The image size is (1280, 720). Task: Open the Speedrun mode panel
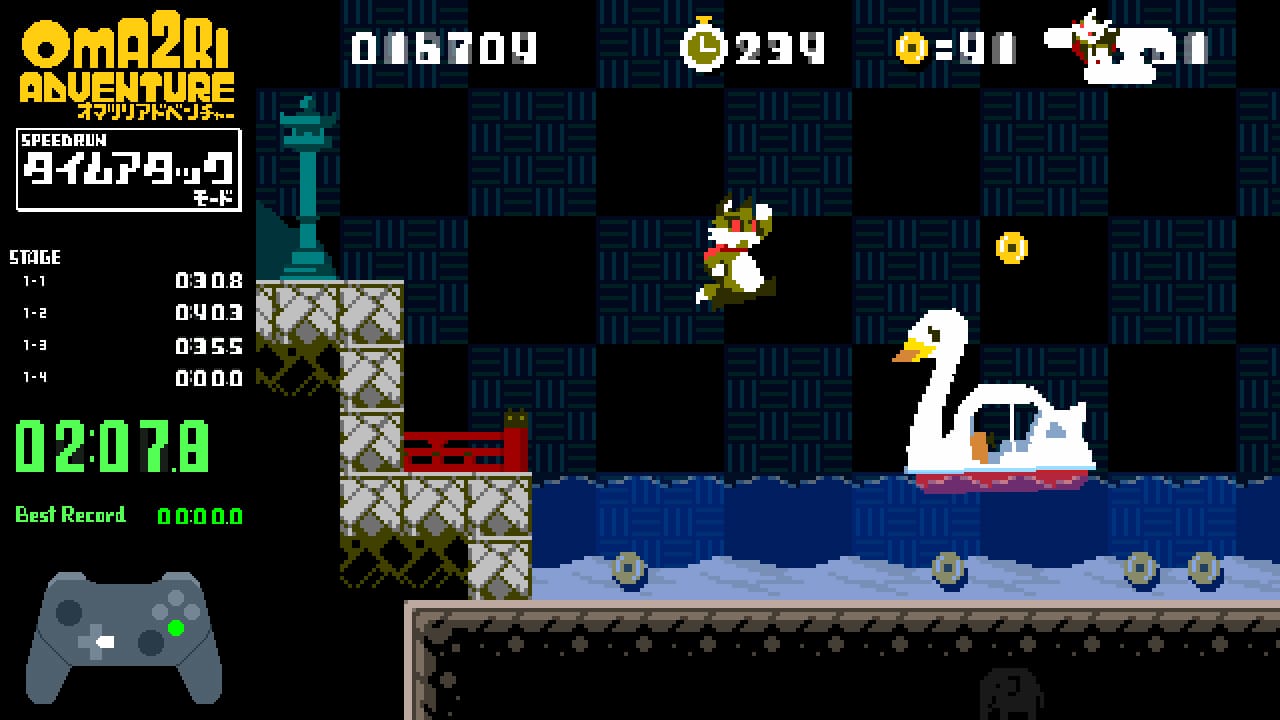coord(127,170)
